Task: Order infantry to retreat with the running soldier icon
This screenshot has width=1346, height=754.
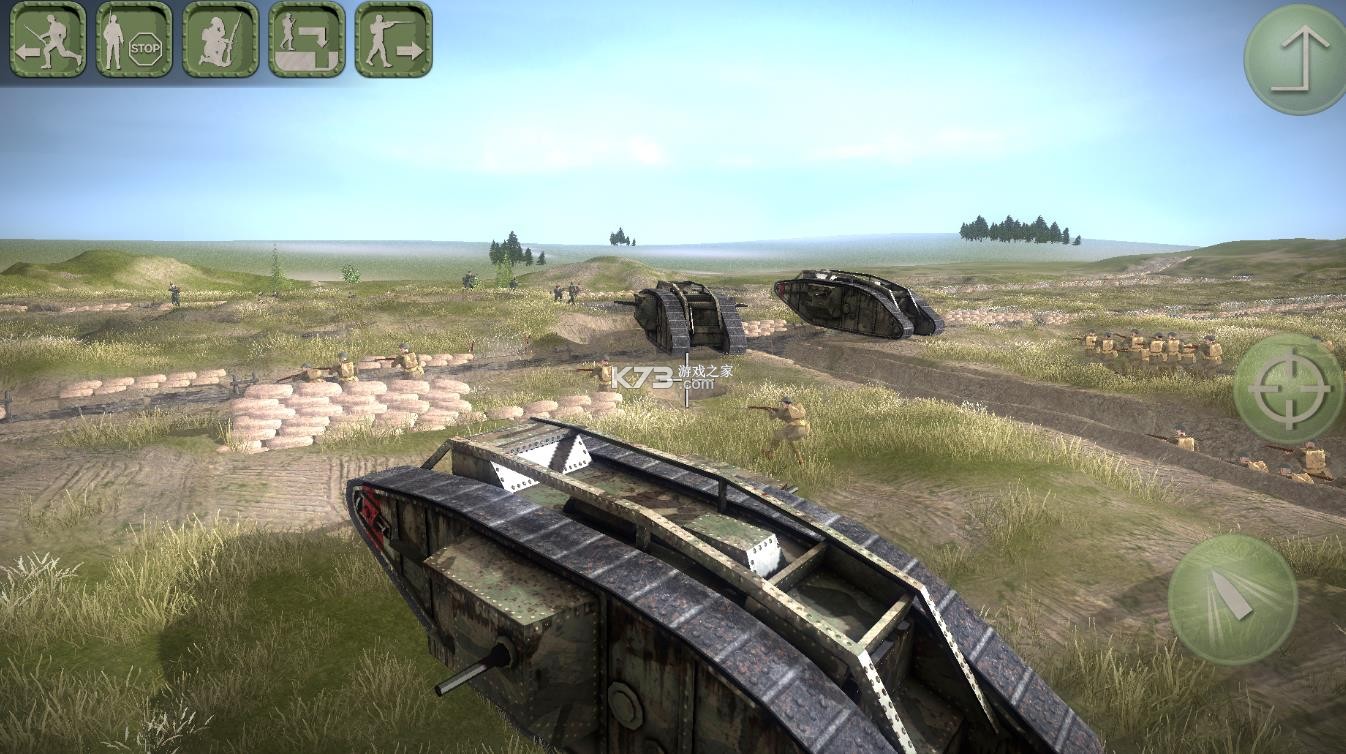Action: (47, 39)
